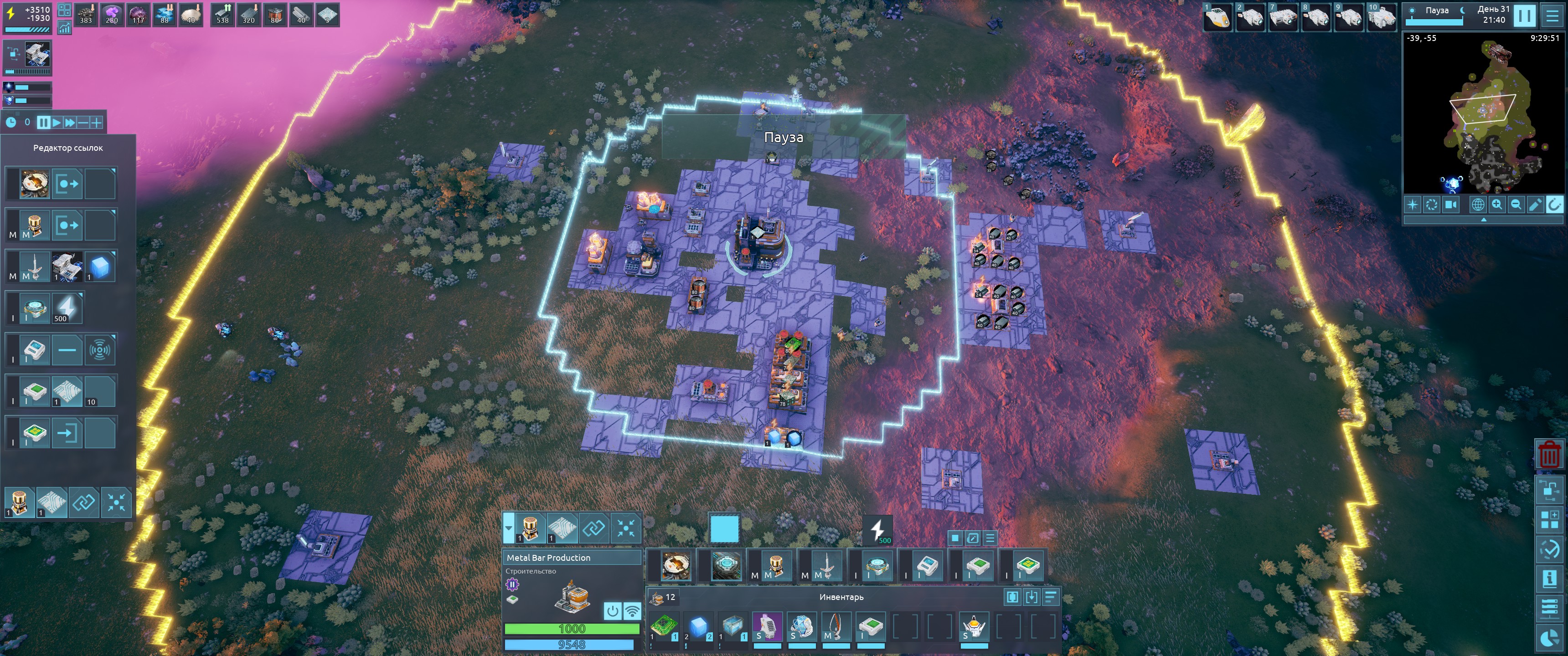The image size is (1568, 656).
Task: Click the minimap zoom-in magnifier
Action: [x=1496, y=205]
